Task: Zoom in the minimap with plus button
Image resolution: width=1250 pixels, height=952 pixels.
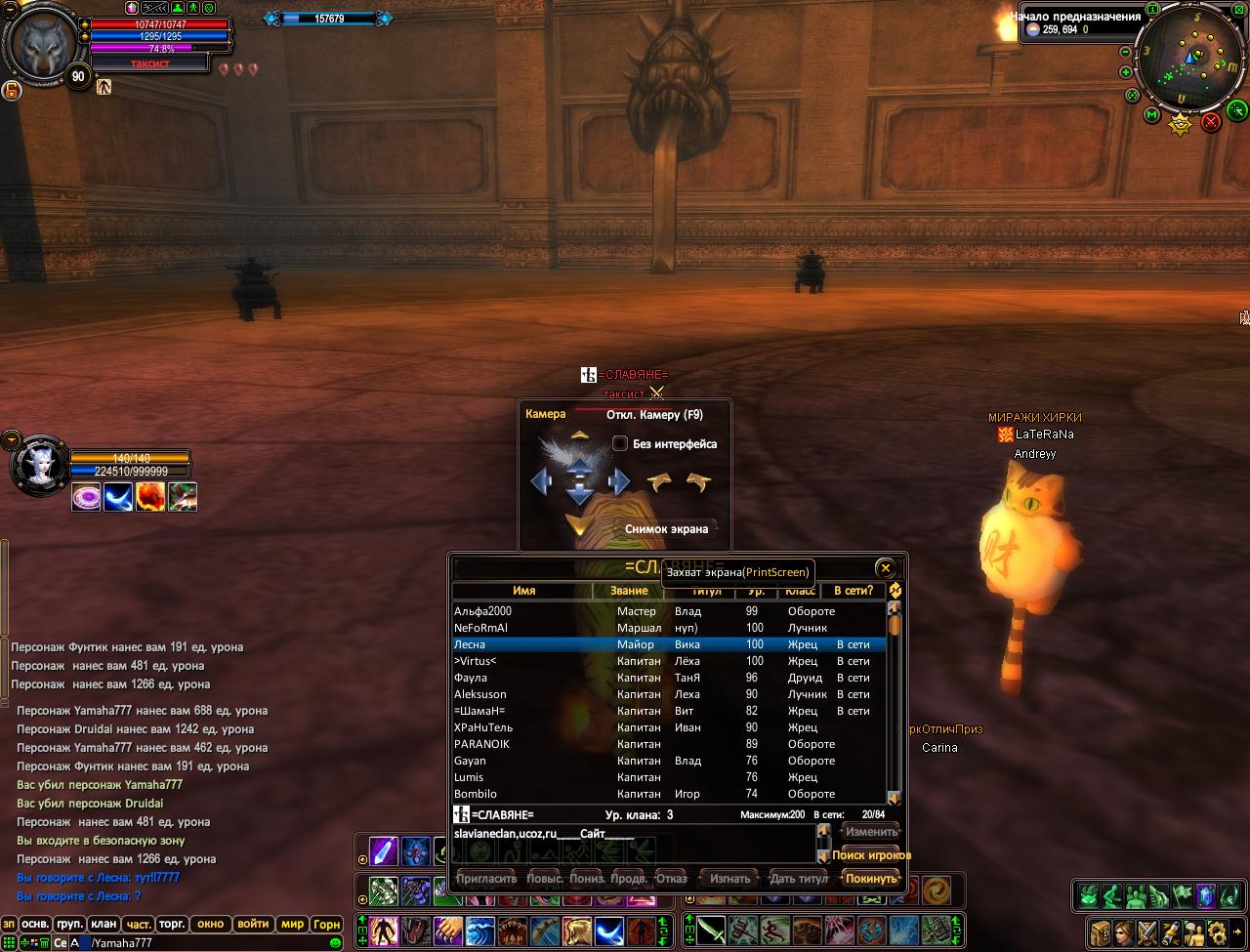Action: (1126, 72)
